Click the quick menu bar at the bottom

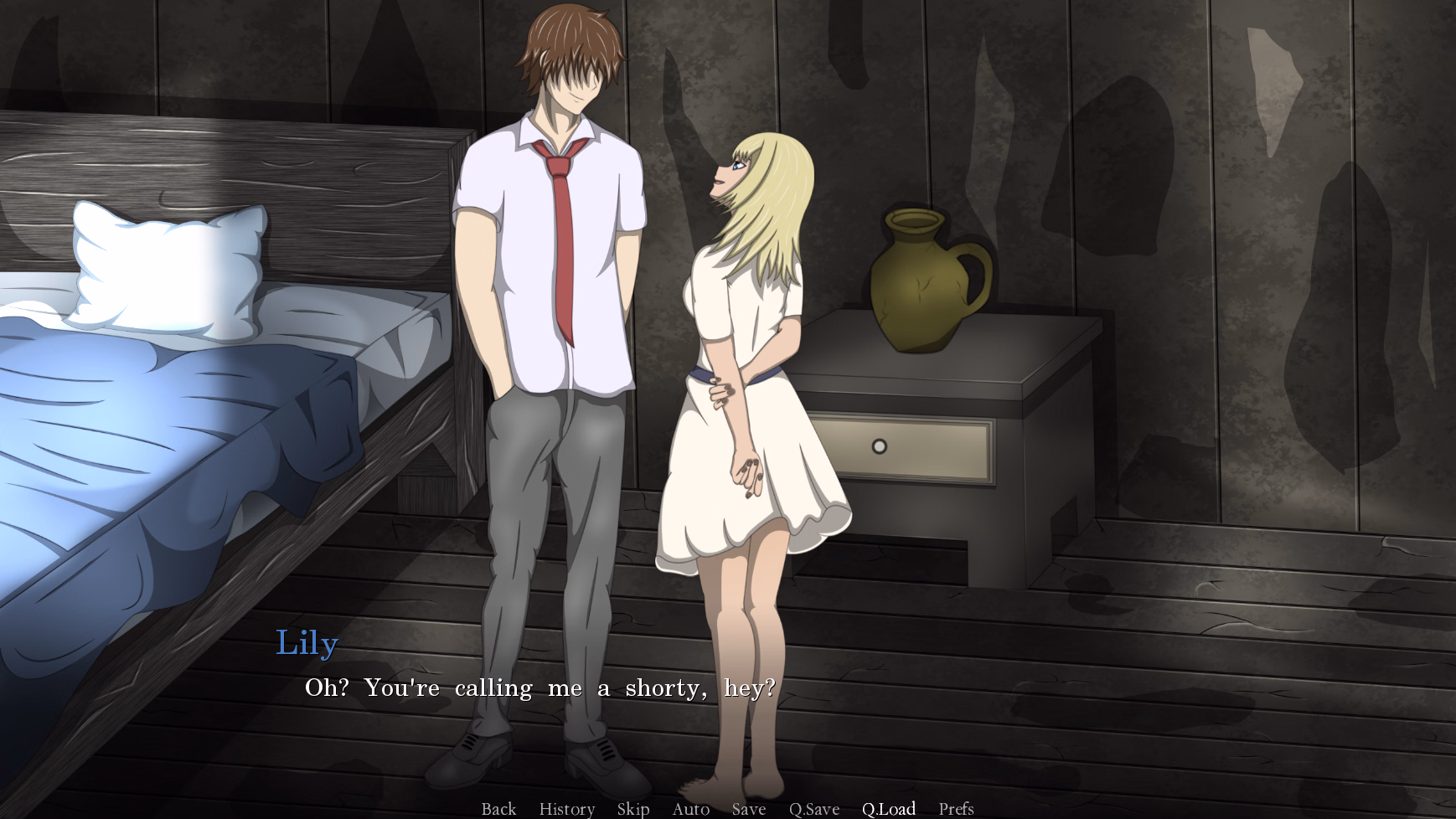[x=727, y=809]
